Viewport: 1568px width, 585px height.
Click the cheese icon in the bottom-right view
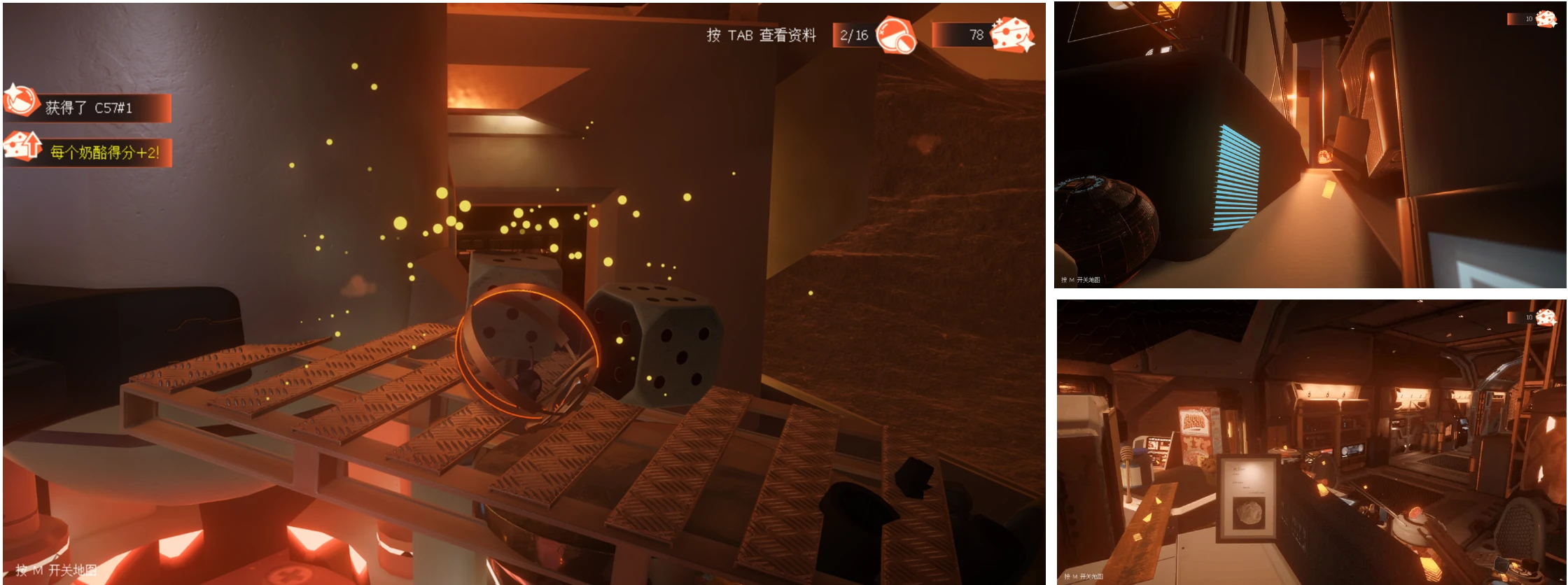(1546, 317)
